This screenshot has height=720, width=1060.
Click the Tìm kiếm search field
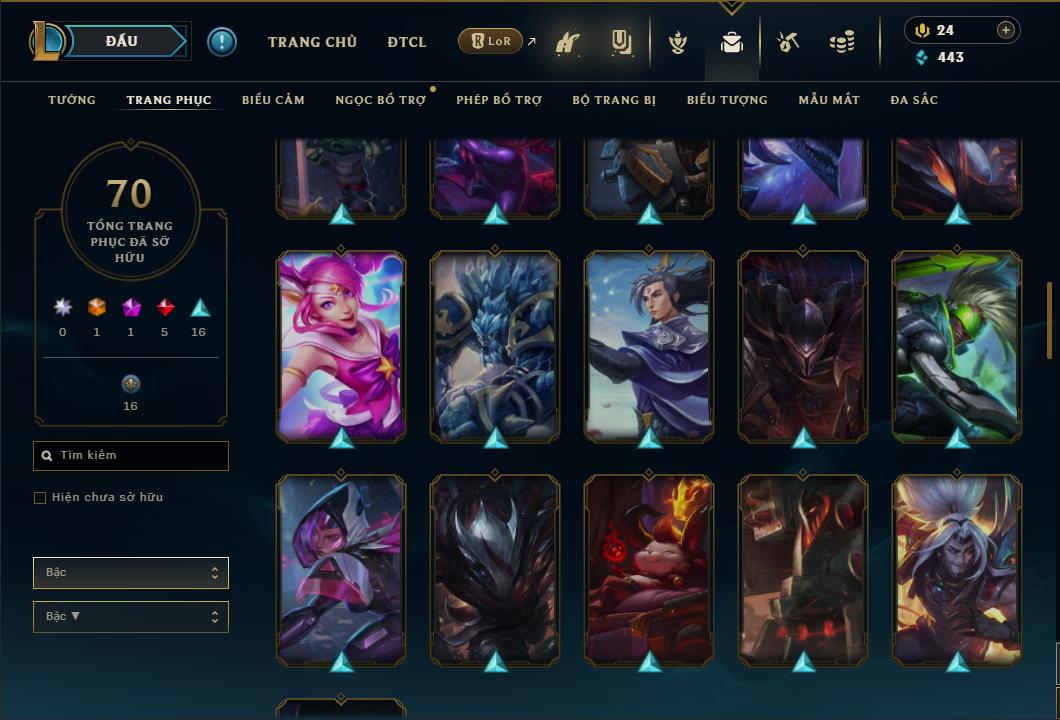tap(131, 456)
